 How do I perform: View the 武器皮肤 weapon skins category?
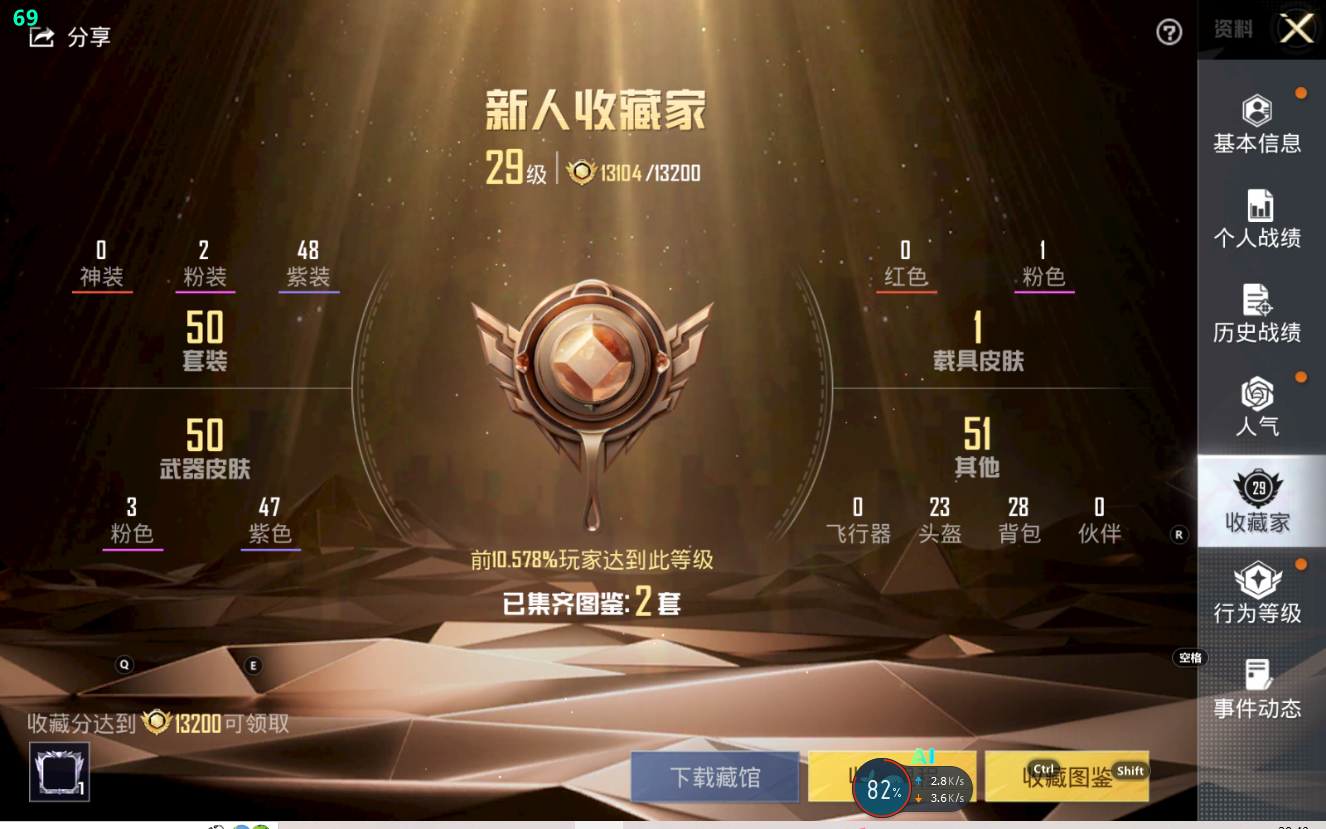pos(205,449)
